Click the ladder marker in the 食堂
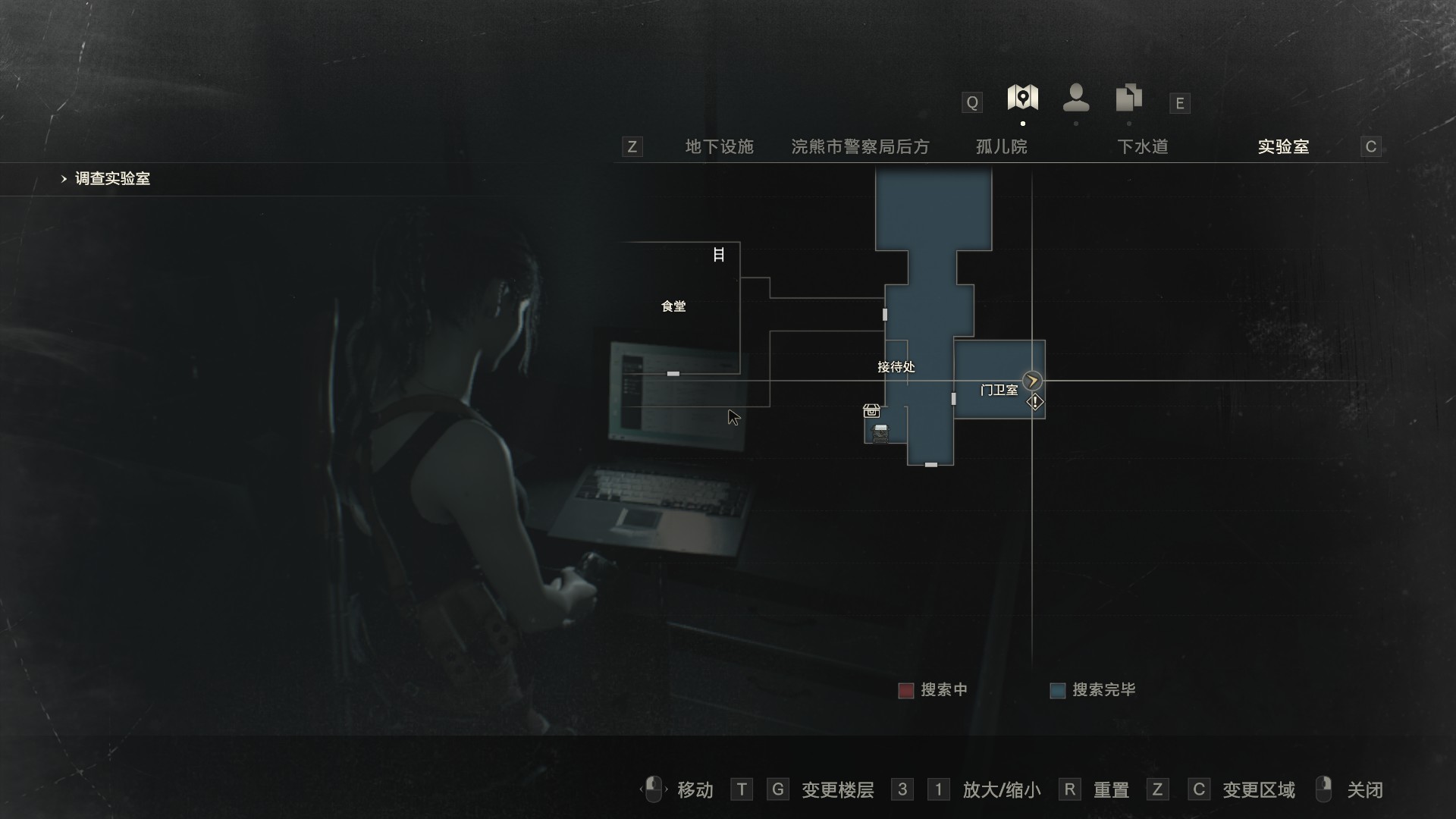This screenshot has width=1456, height=819. 718,255
